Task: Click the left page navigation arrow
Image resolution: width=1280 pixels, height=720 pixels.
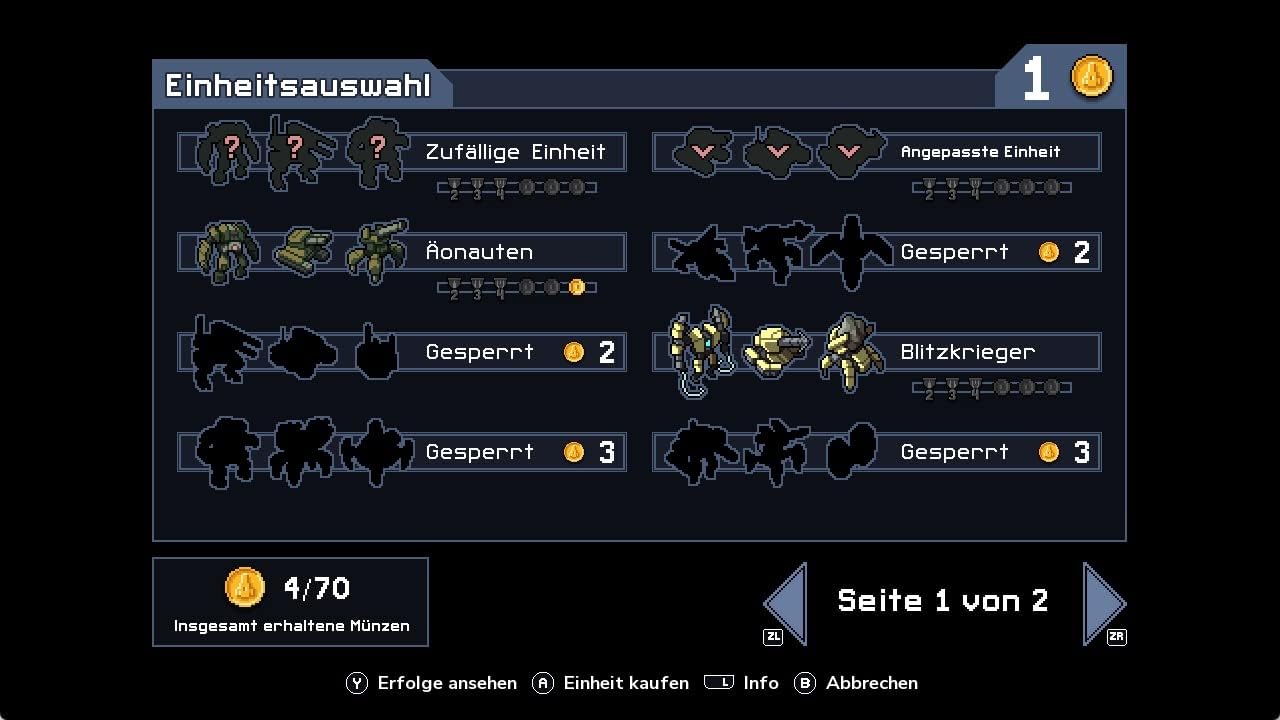Action: point(783,600)
